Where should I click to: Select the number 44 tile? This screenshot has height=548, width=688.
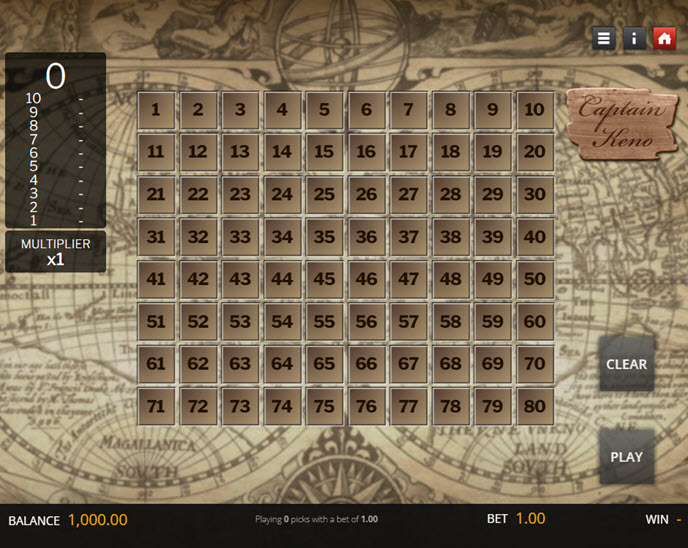[x=282, y=279]
